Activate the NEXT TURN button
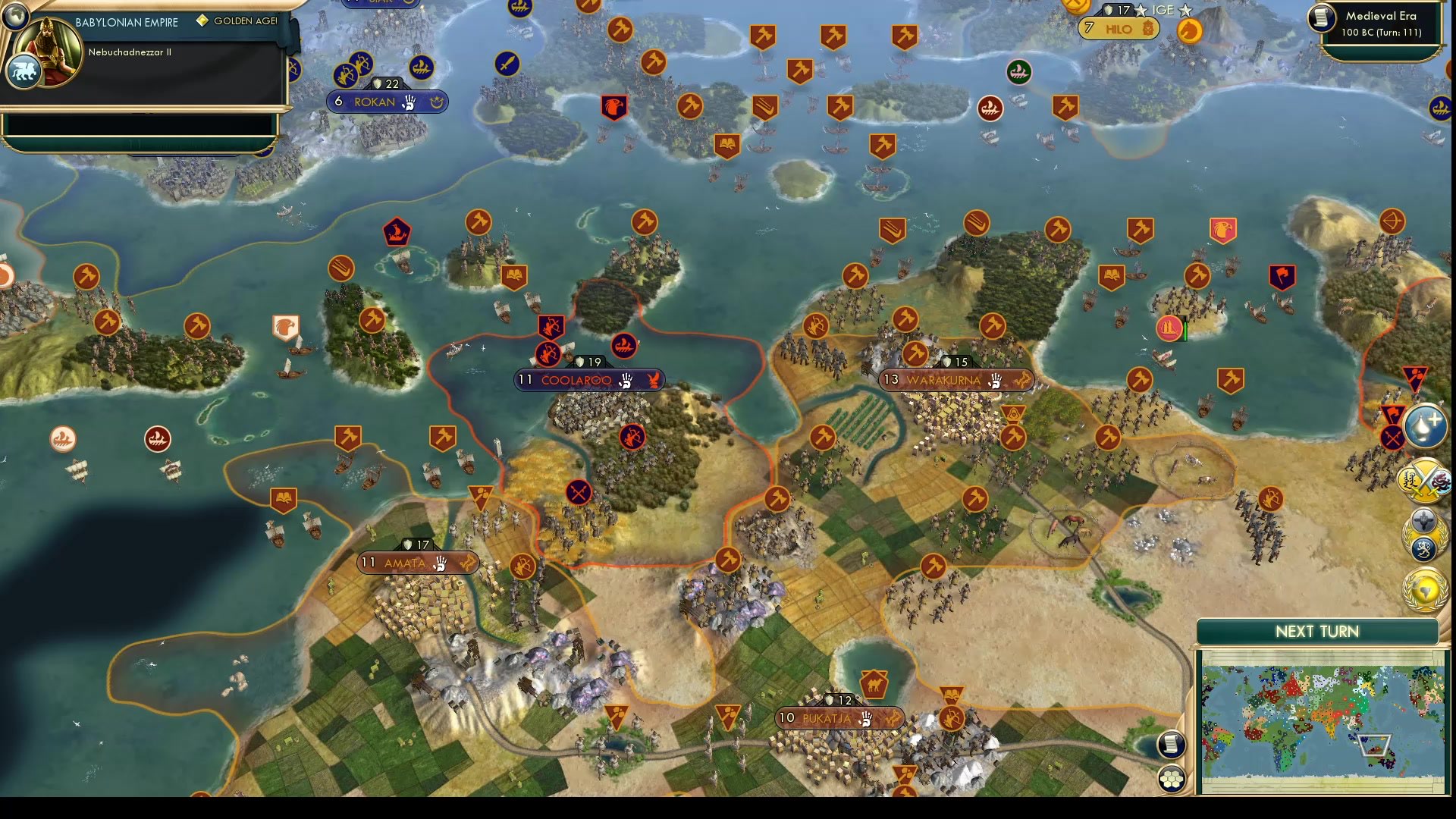Image resolution: width=1456 pixels, height=819 pixels. tap(1319, 632)
